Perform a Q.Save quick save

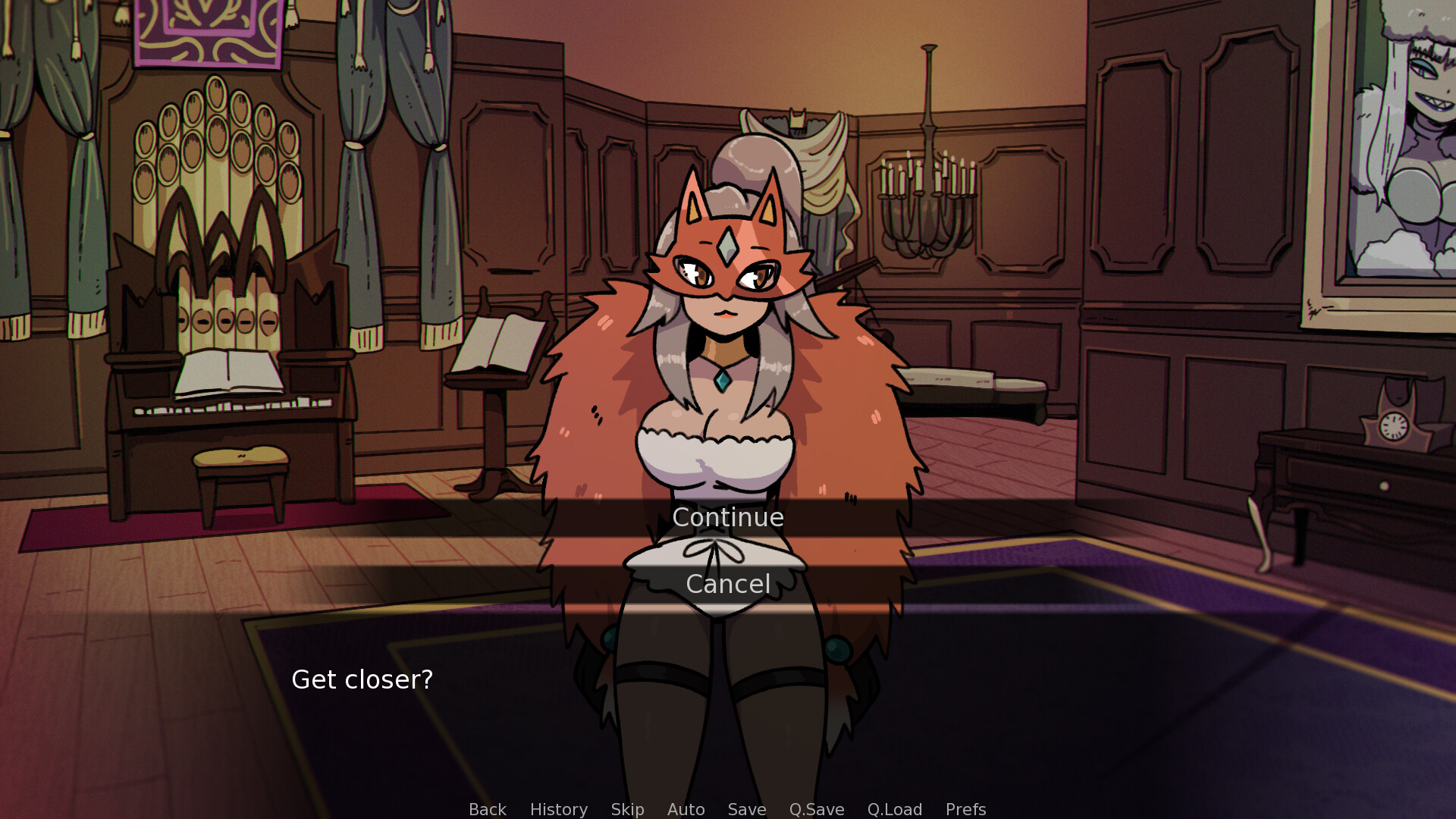(x=815, y=809)
